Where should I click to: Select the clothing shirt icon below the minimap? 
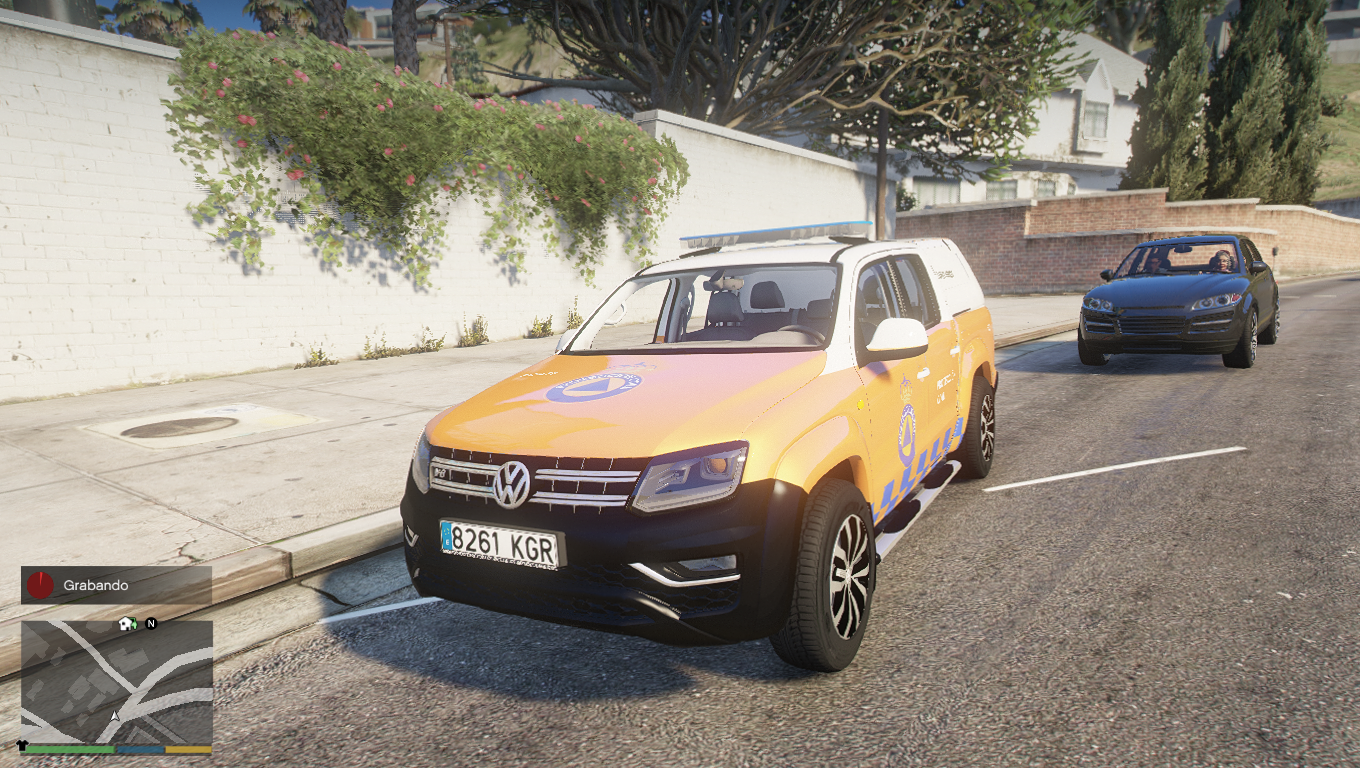[22, 746]
